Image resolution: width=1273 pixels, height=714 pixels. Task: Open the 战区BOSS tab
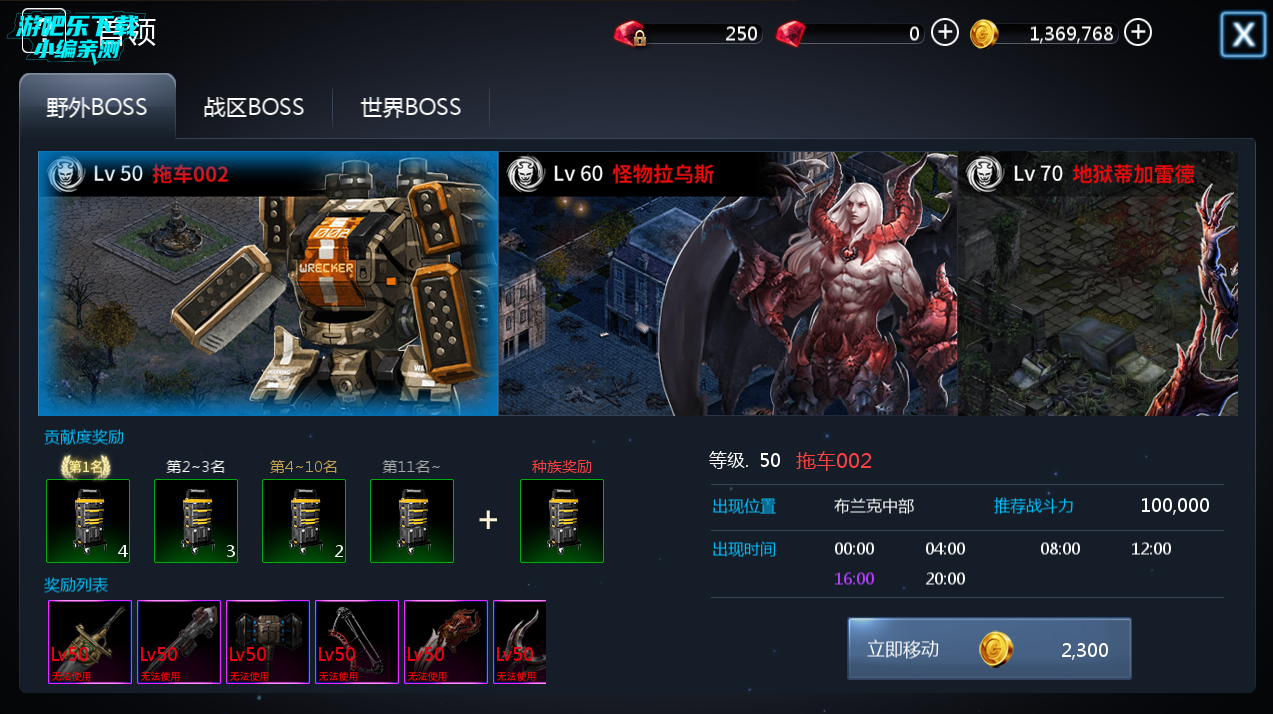click(254, 107)
